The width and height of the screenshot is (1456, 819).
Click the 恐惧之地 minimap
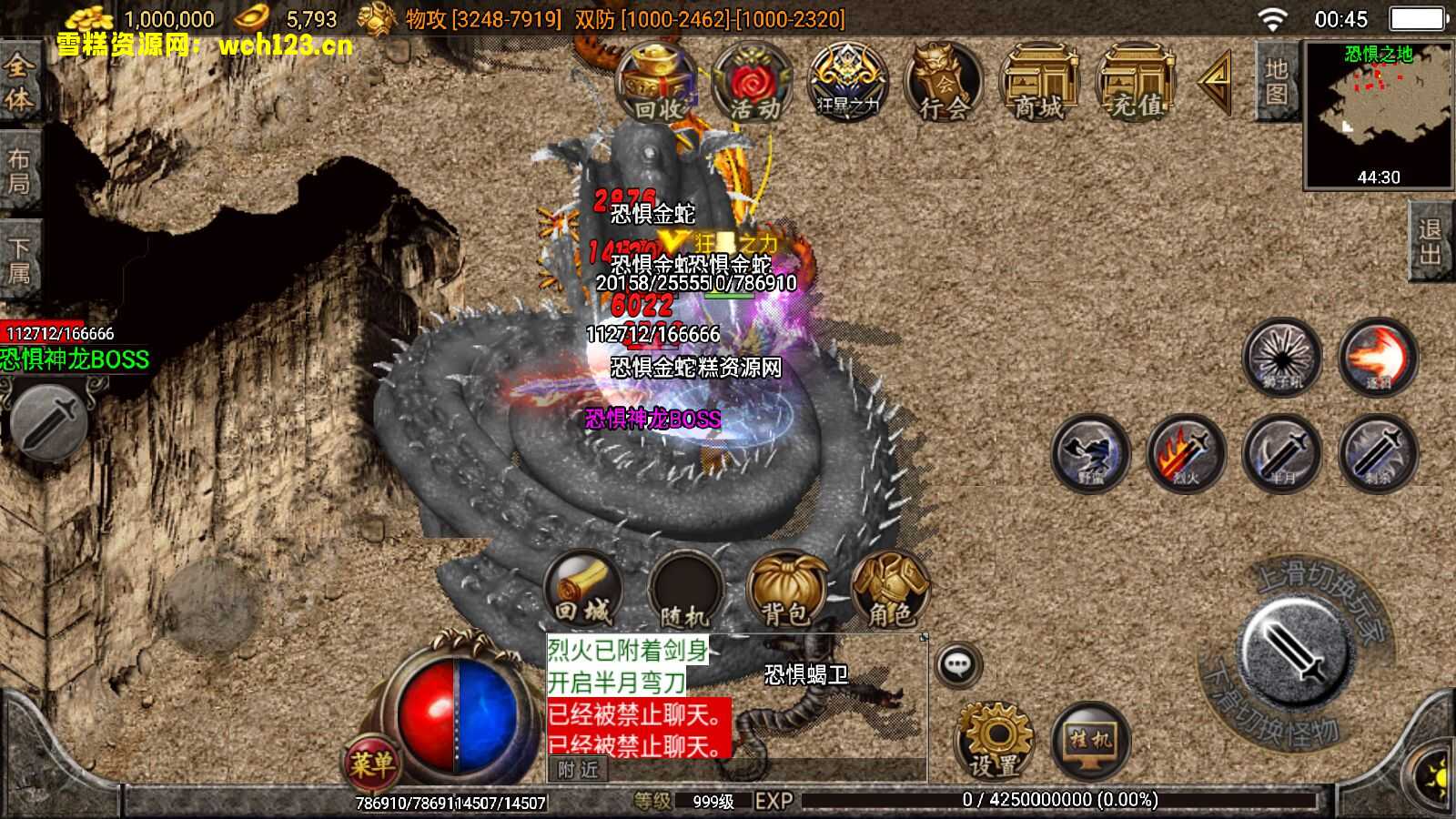click(x=1378, y=114)
